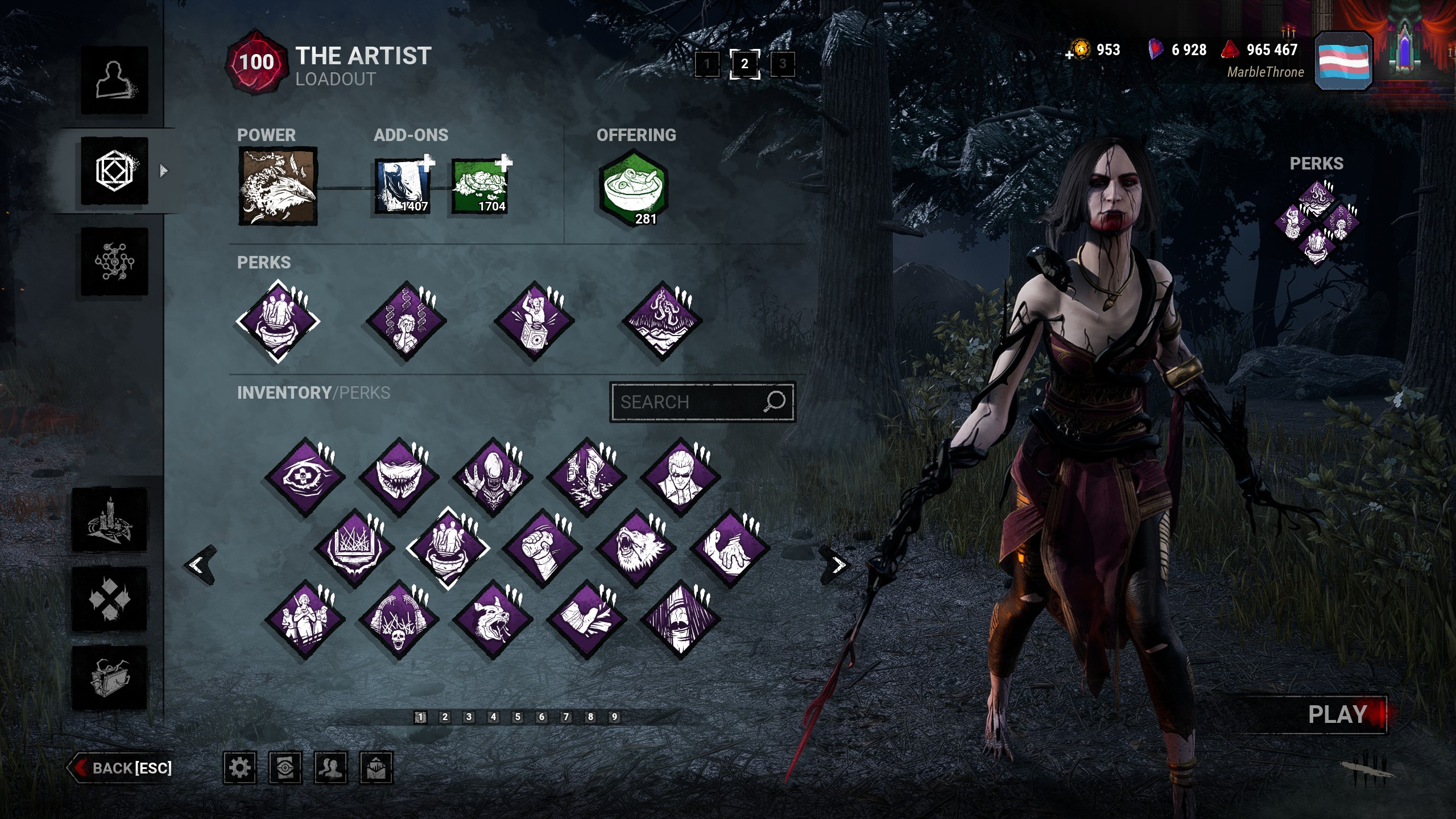Open the friends list icon

point(330,768)
